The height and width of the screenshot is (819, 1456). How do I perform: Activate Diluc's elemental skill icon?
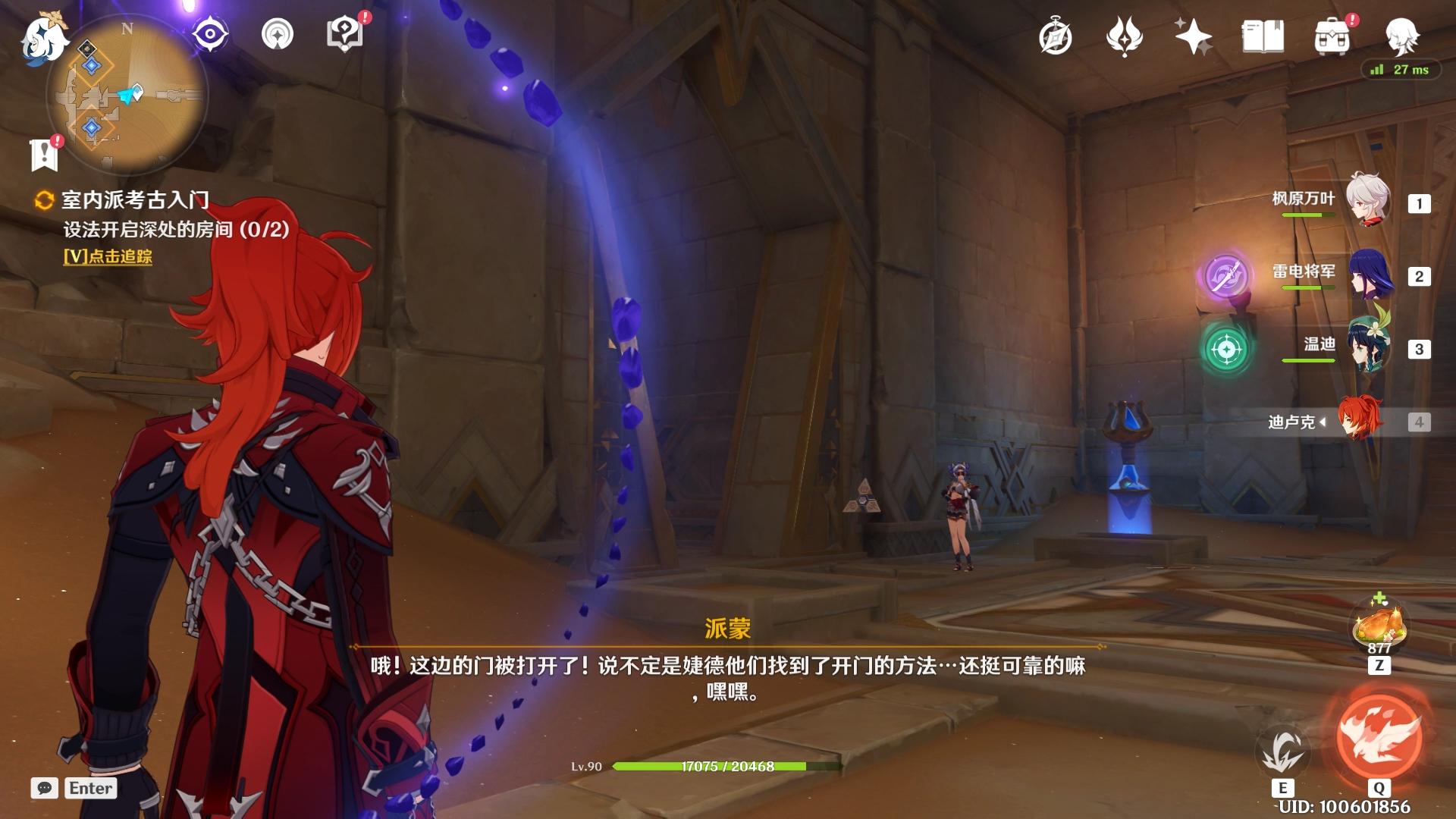pyautogui.click(x=1282, y=750)
